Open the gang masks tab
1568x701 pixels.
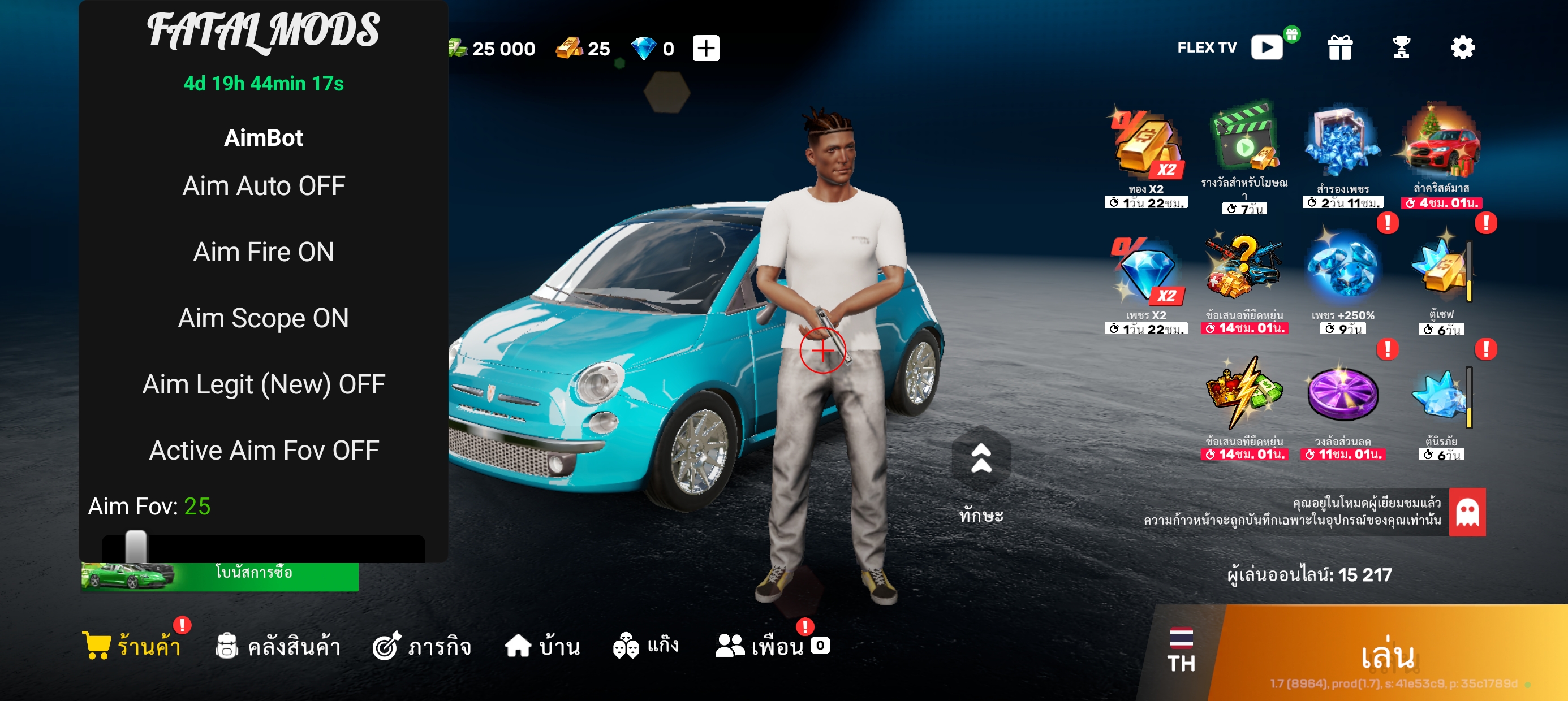(x=645, y=646)
